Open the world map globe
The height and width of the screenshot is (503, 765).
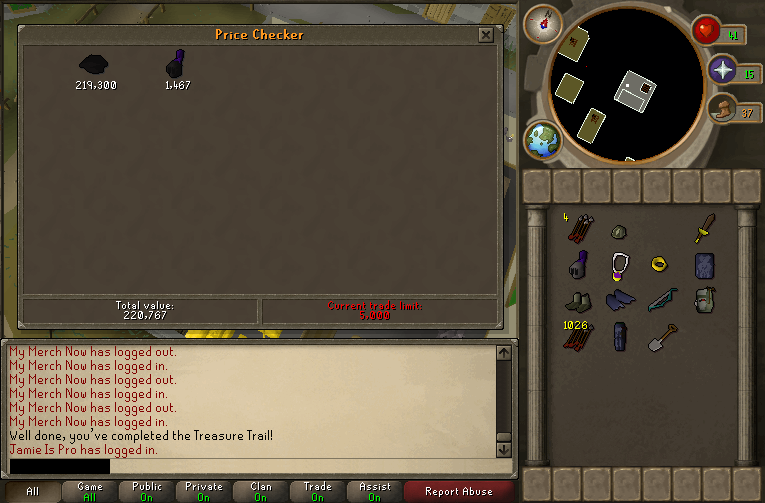click(x=544, y=141)
